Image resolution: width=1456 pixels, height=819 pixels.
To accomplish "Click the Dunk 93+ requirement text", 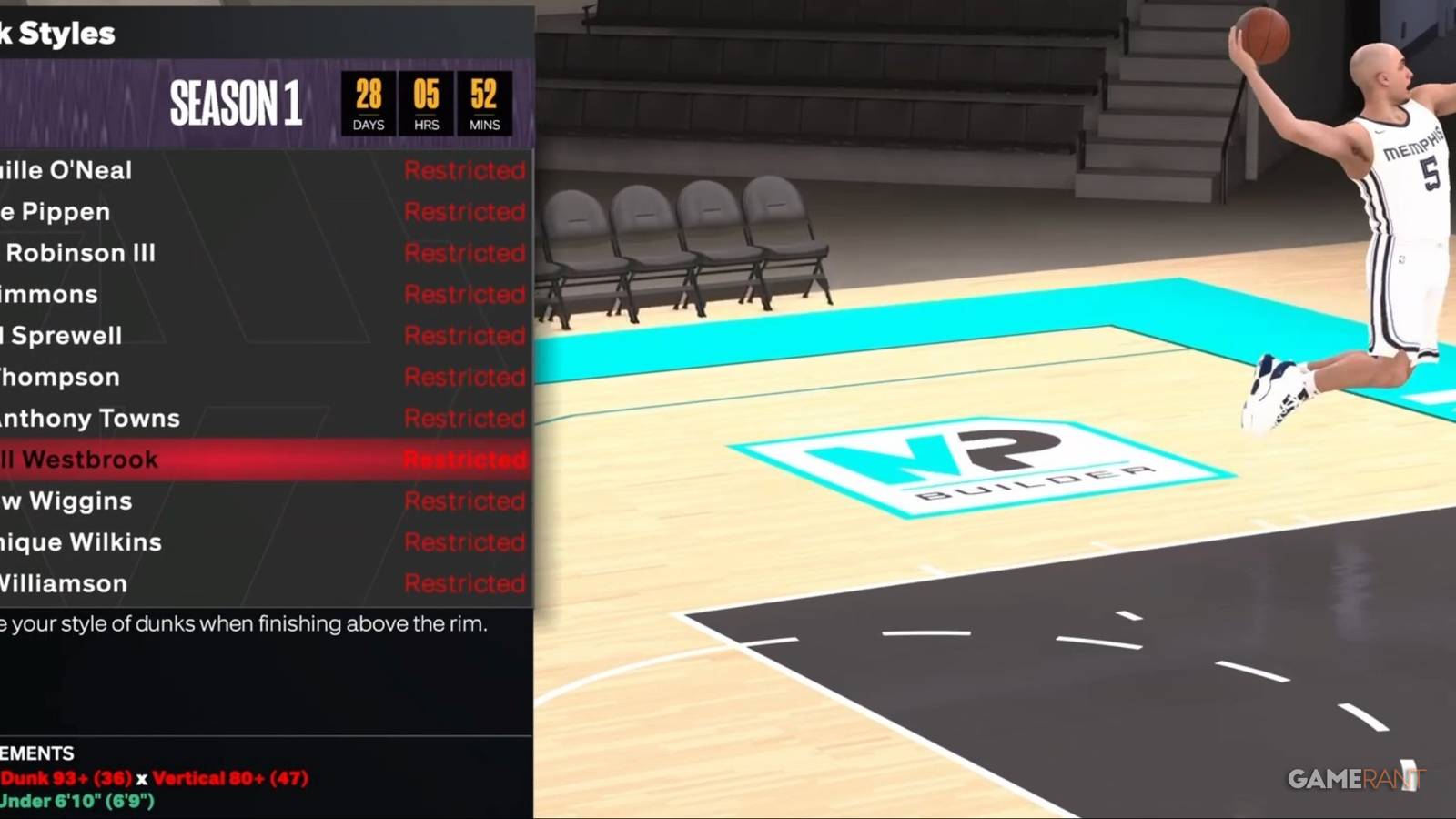I will point(64,778).
